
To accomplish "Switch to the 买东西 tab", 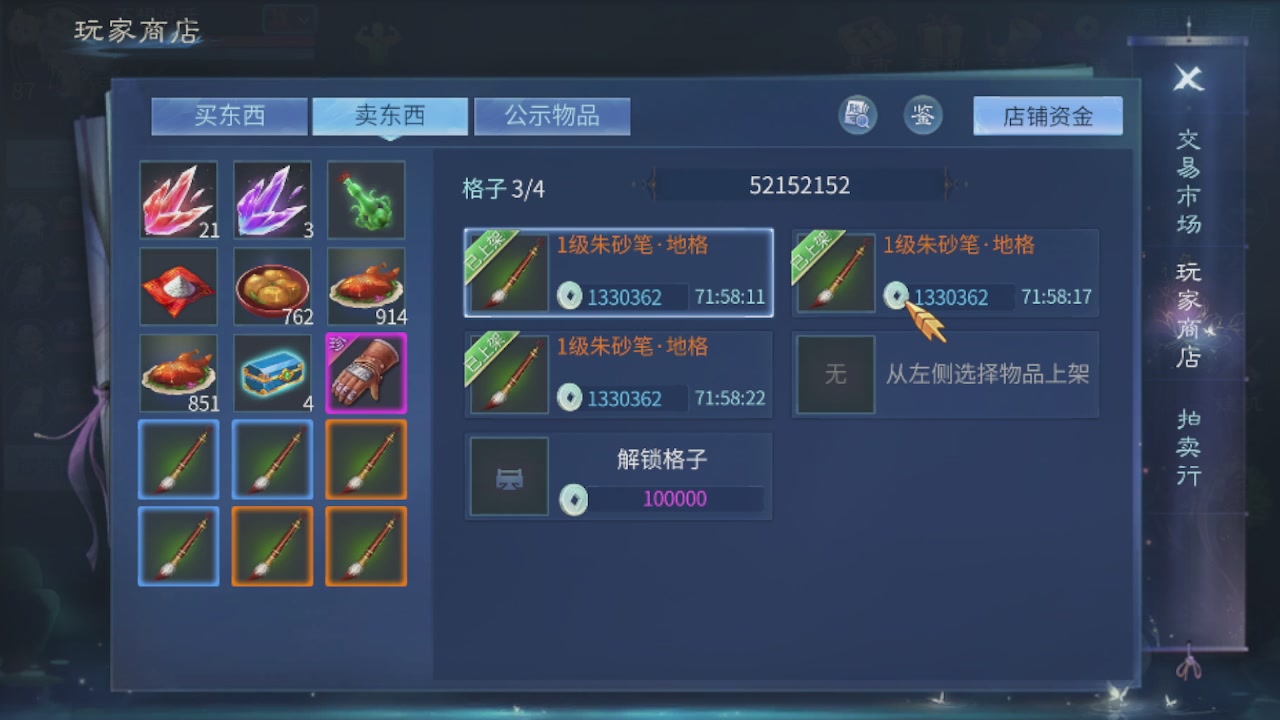I will tap(228, 115).
